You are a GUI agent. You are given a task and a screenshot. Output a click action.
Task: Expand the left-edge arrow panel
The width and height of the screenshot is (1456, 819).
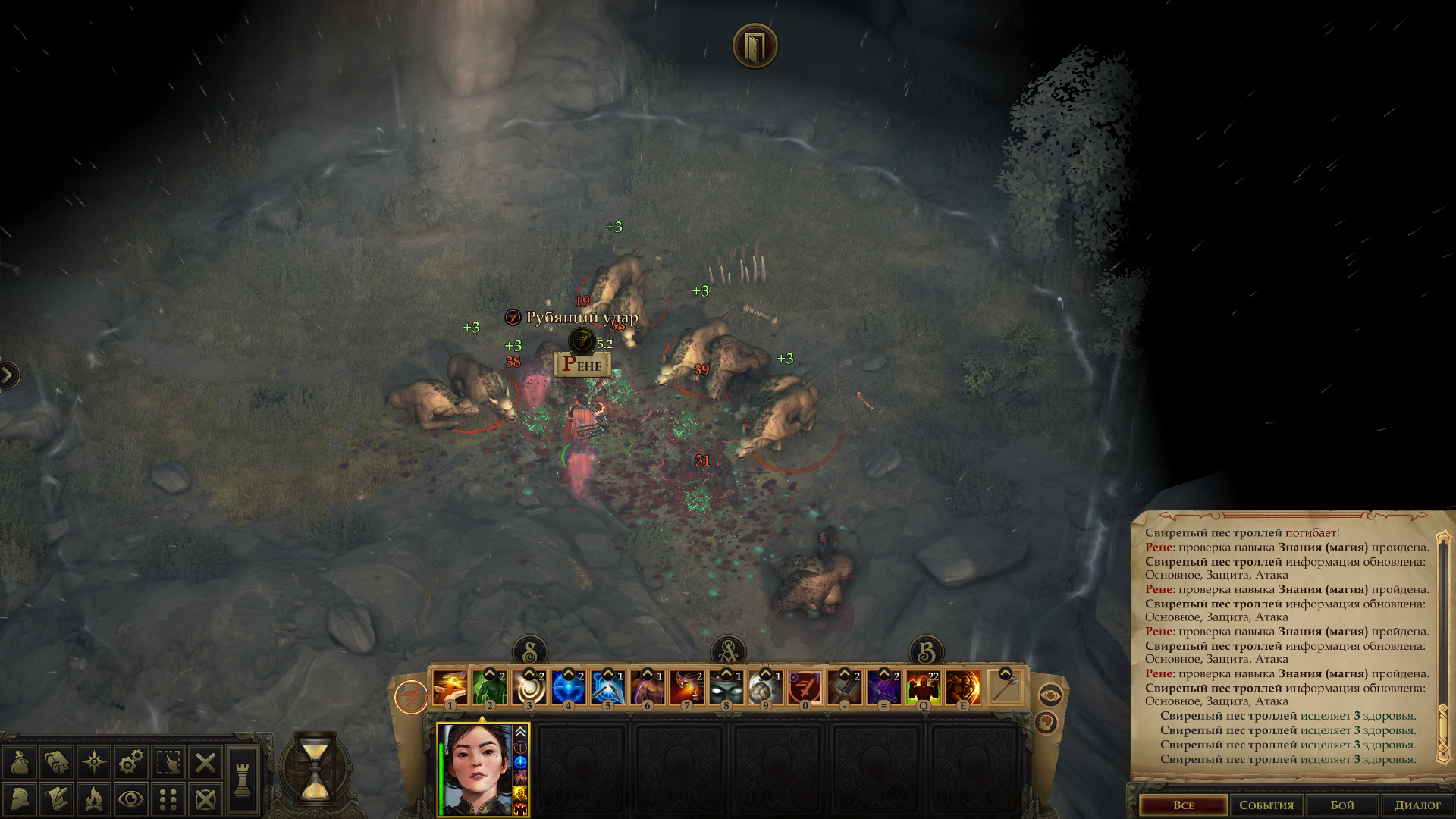(x=8, y=375)
